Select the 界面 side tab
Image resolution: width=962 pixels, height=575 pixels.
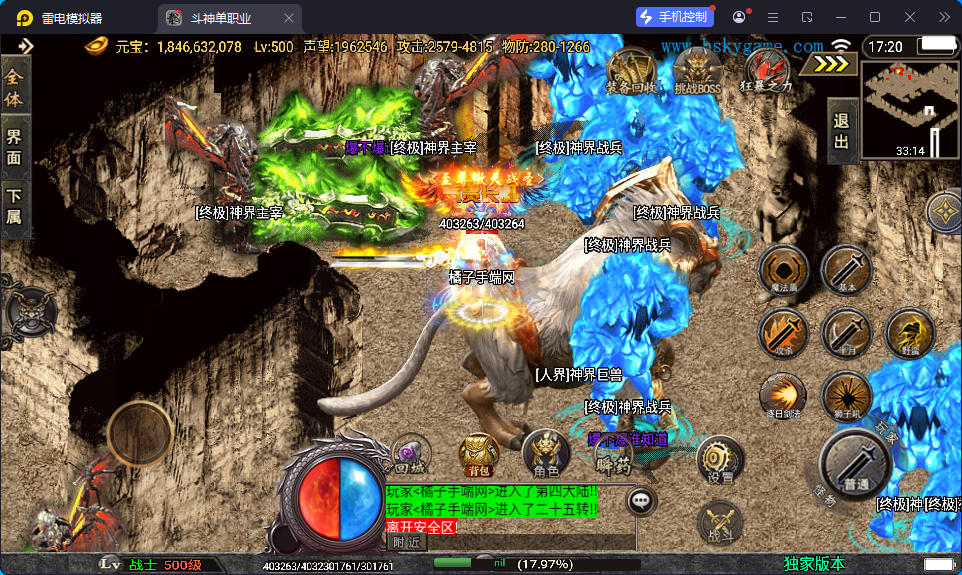(14, 146)
